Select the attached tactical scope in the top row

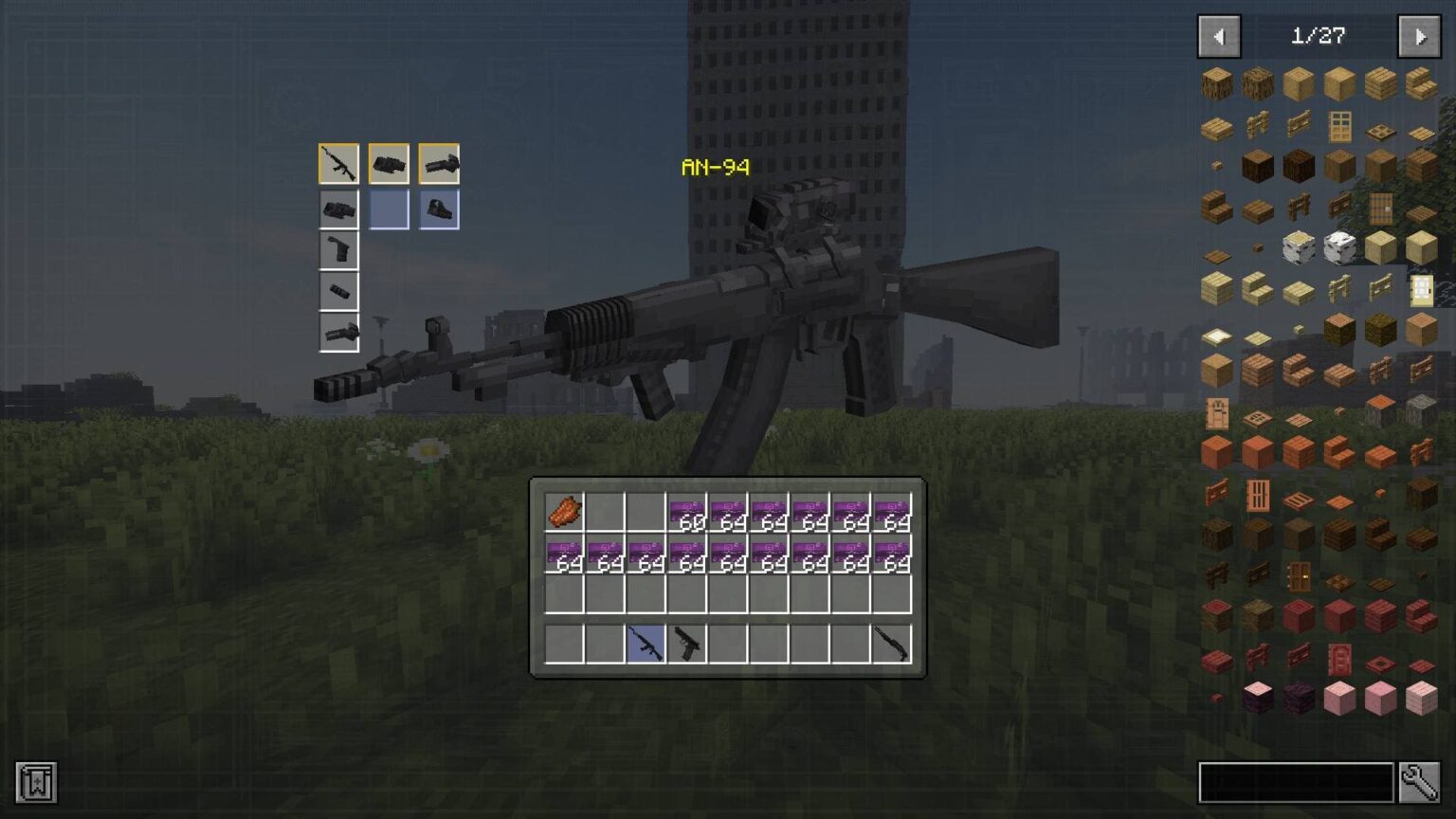point(389,163)
